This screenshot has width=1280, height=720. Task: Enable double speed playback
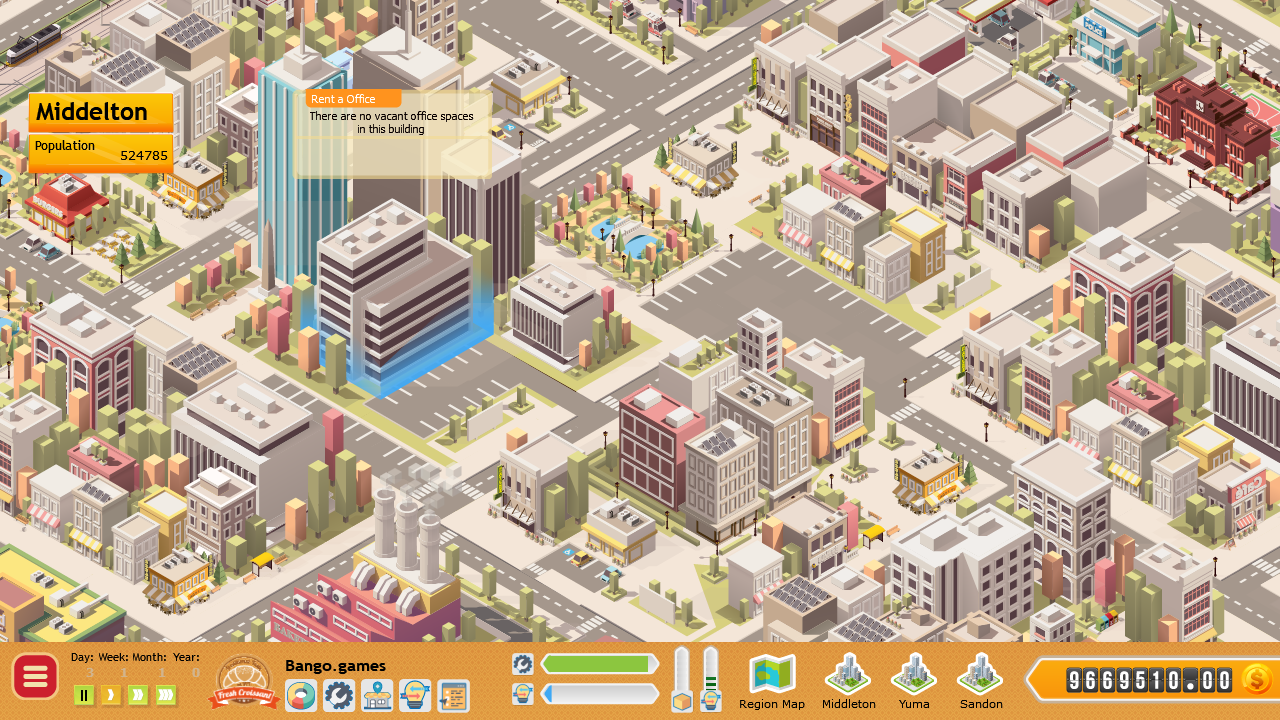coord(136,695)
